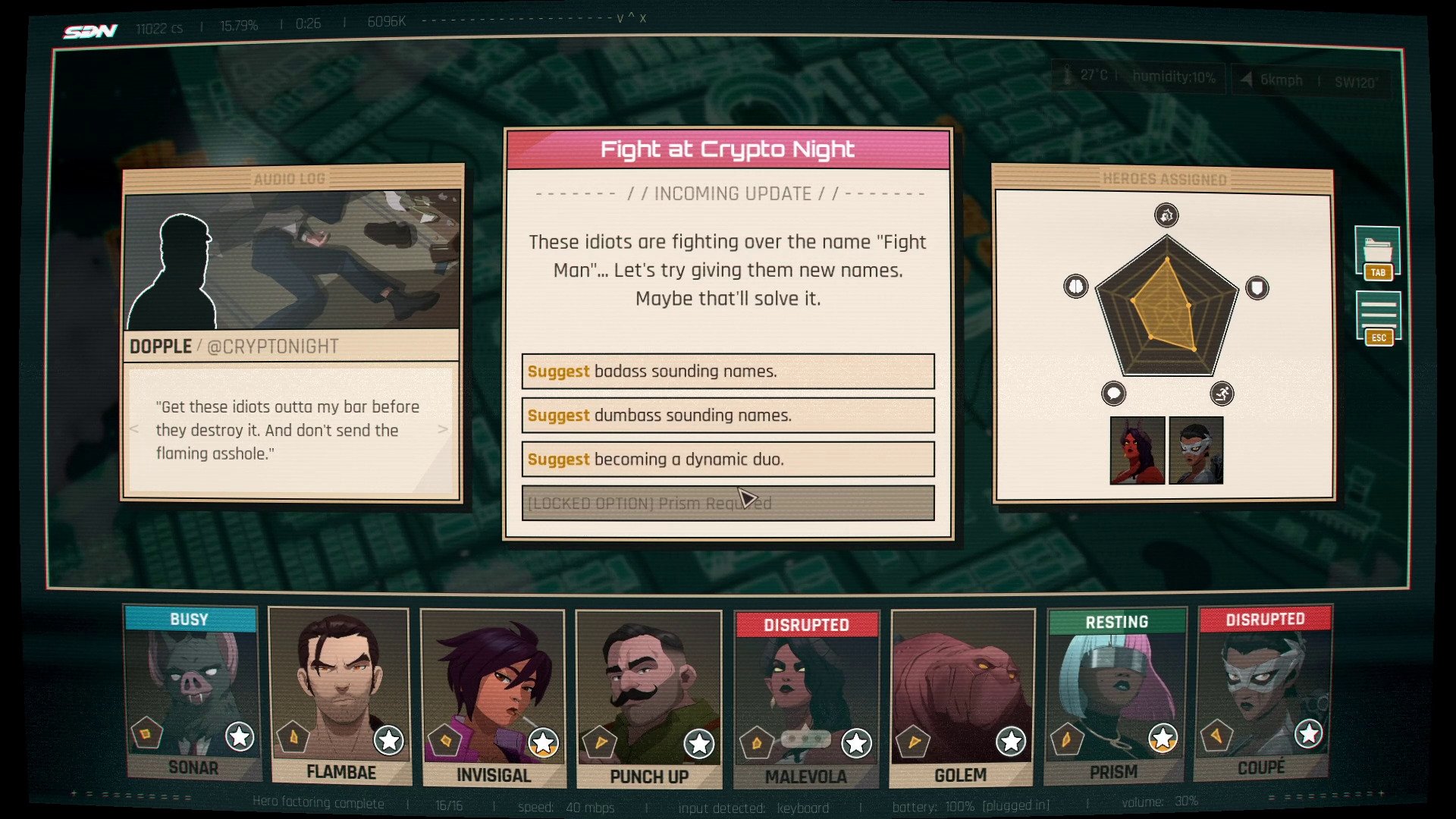Choose the Coupé hero card

tap(1263, 692)
